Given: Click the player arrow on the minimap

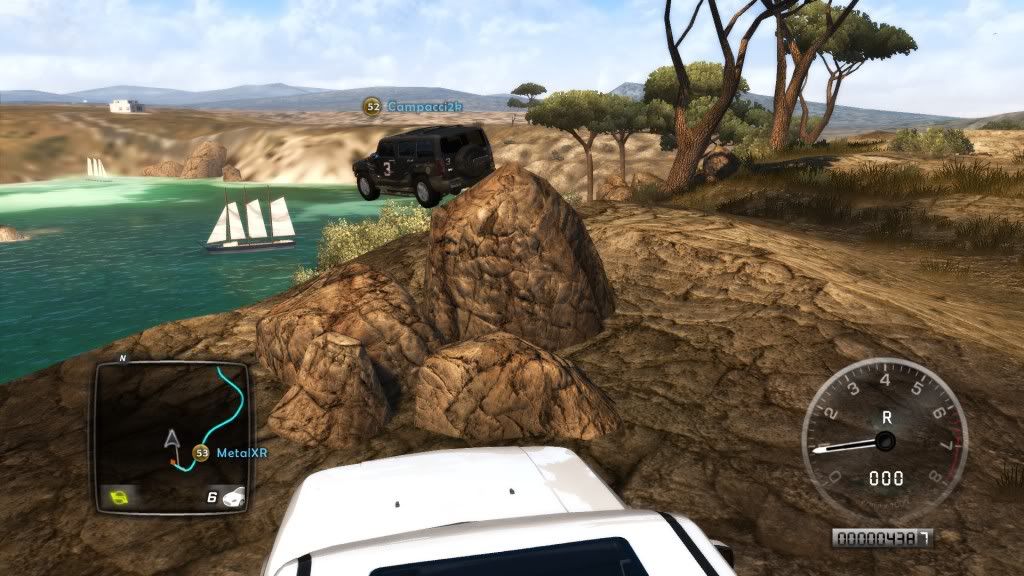Looking at the screenshot, I should point(171,438).
